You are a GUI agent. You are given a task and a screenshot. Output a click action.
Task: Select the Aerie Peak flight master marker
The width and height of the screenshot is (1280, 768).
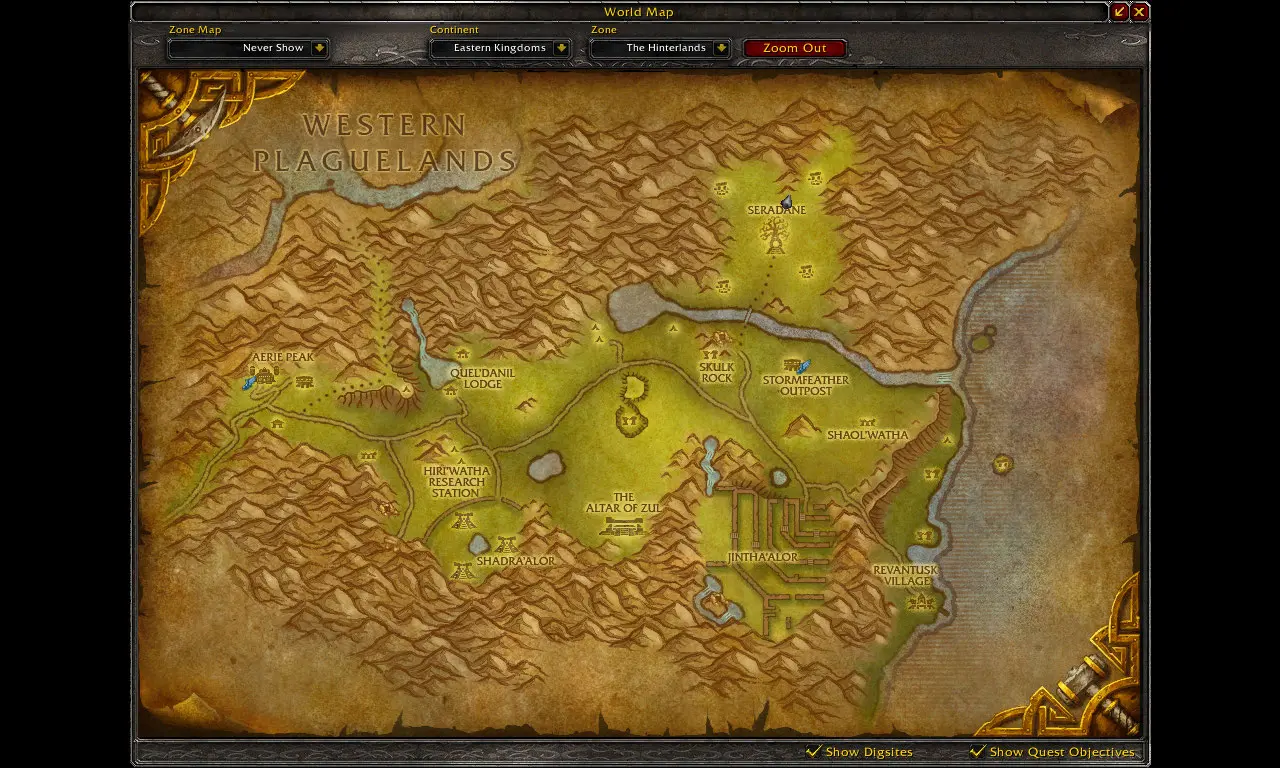pos(249,383)
